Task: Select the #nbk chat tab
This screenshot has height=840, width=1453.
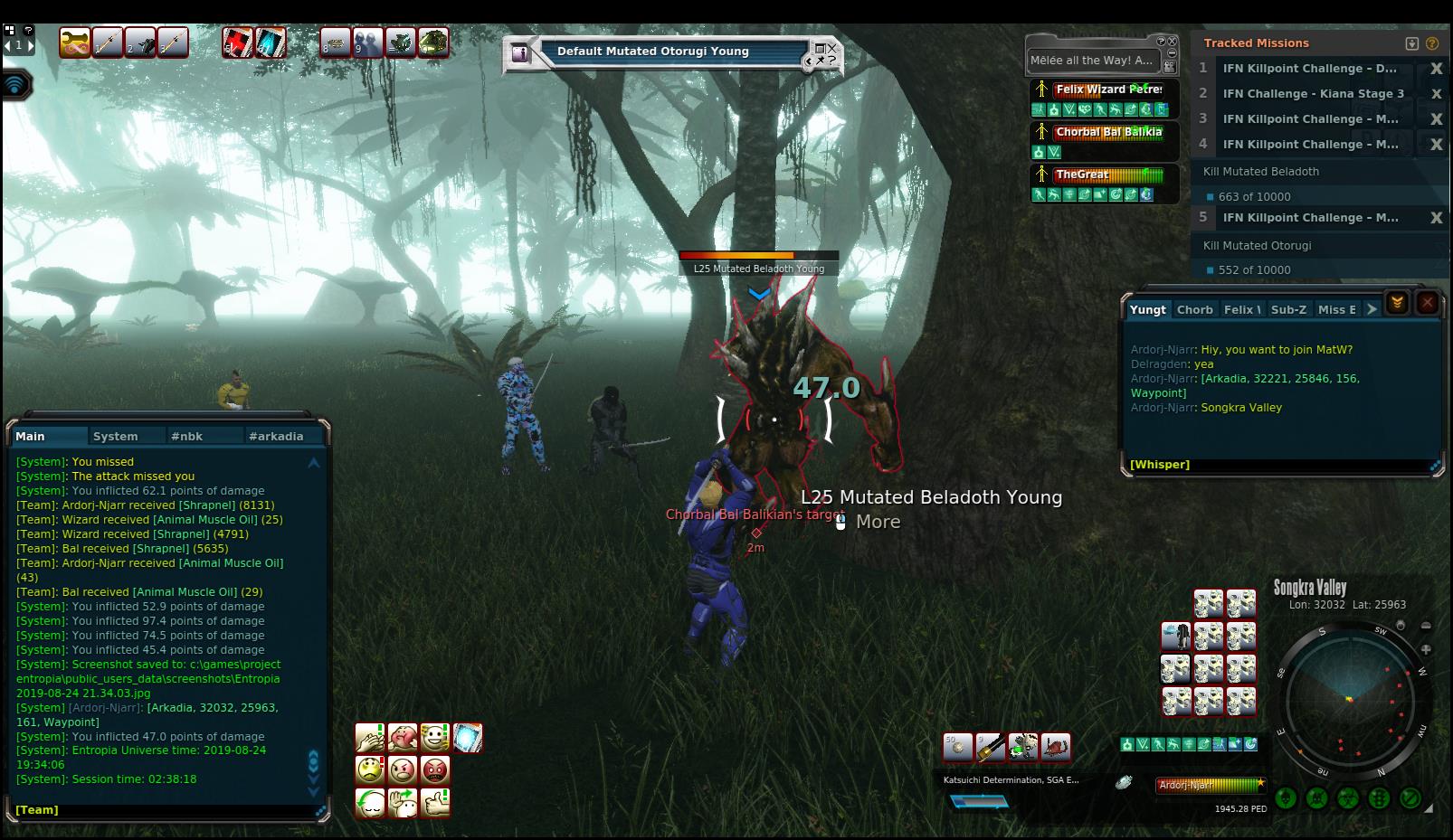Action: (x=186, y=436)
